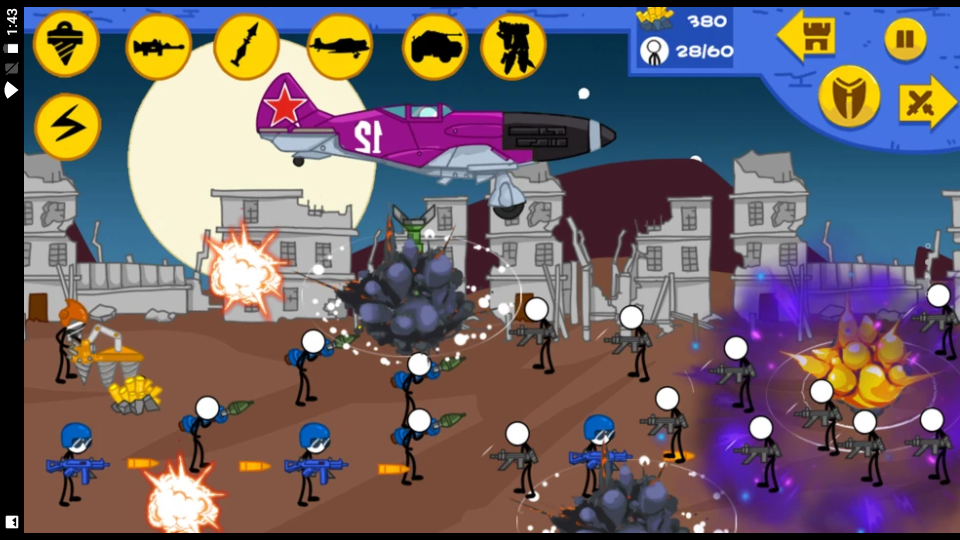
Task: Pause the game
Action: (x=905, y=39)
